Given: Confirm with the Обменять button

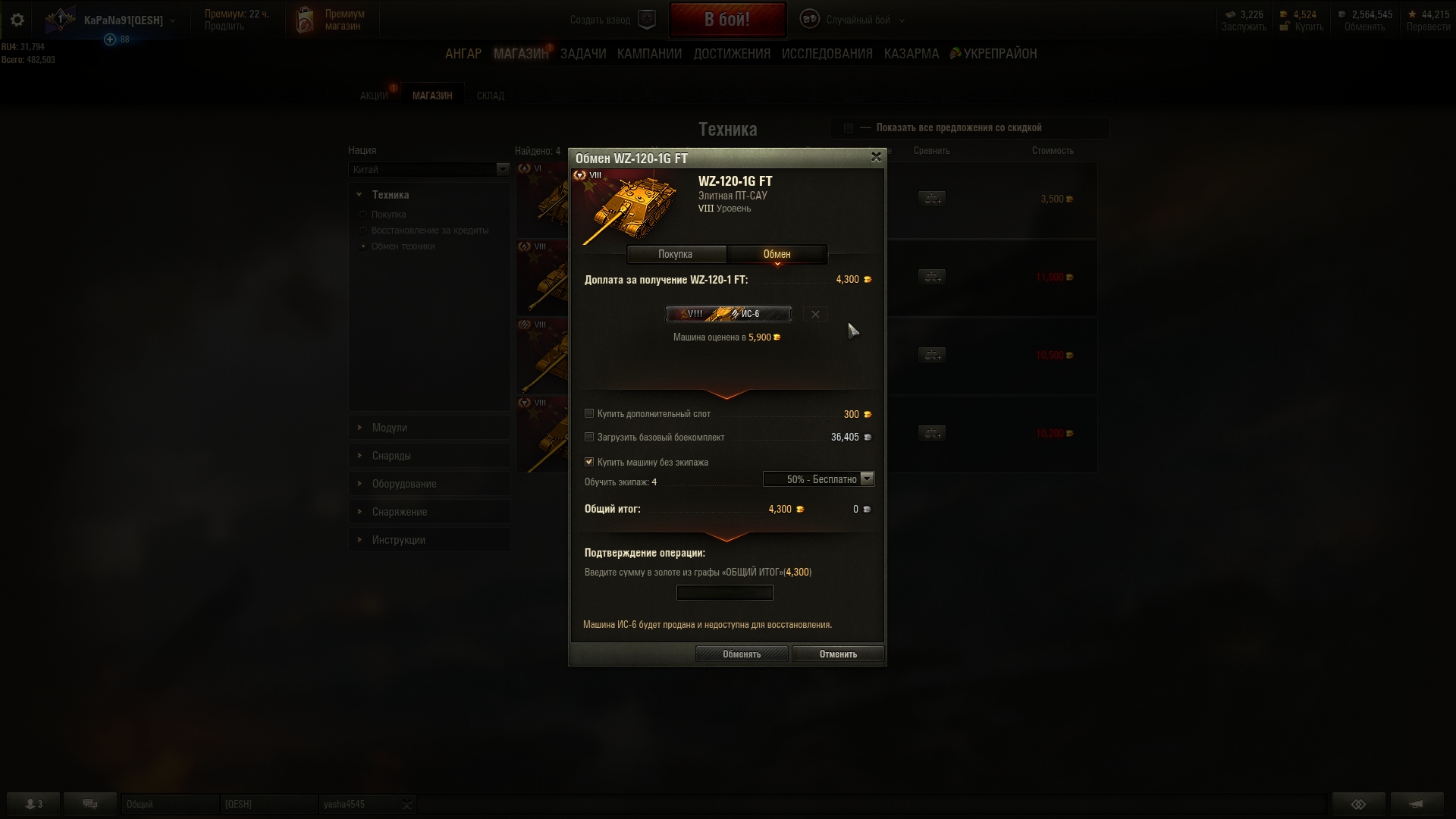Looking at the screenshot, I should pos(741,654).
